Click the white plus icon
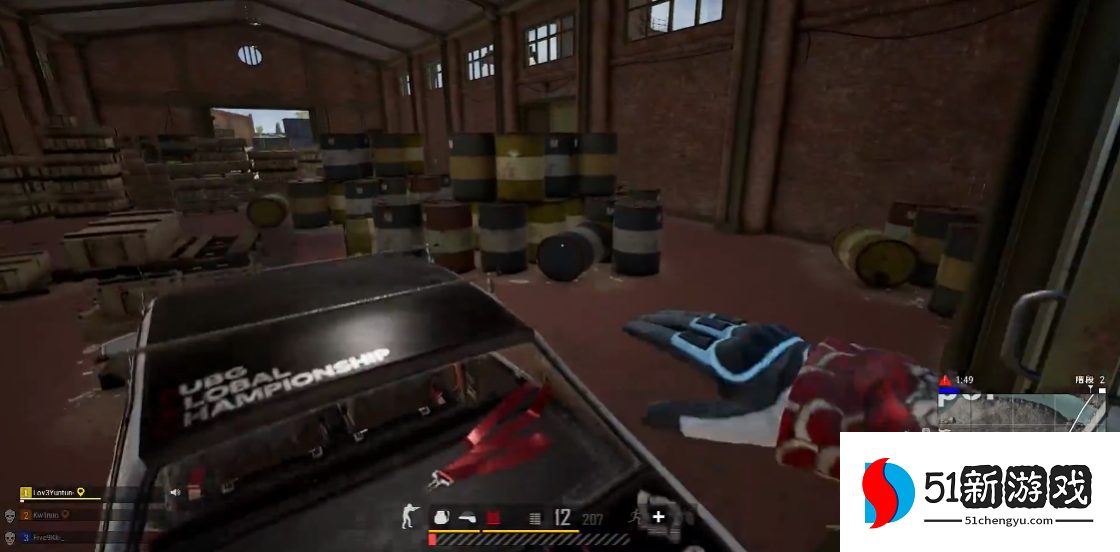The width and height of the screenshot is (1120, 552). pyautogui.click(x=658, y=517)
